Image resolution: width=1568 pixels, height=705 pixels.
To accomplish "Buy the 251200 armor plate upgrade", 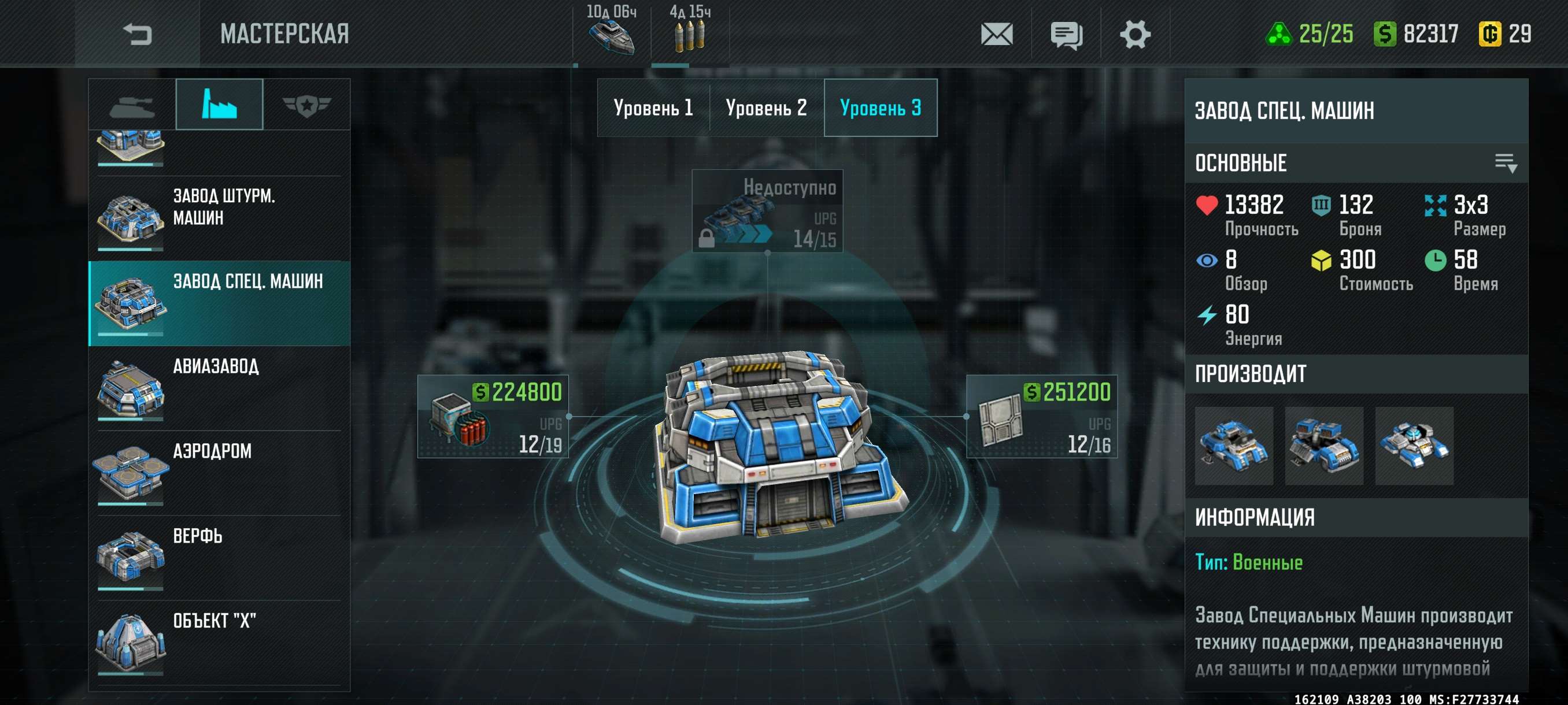I will (x=1041, y=417).
